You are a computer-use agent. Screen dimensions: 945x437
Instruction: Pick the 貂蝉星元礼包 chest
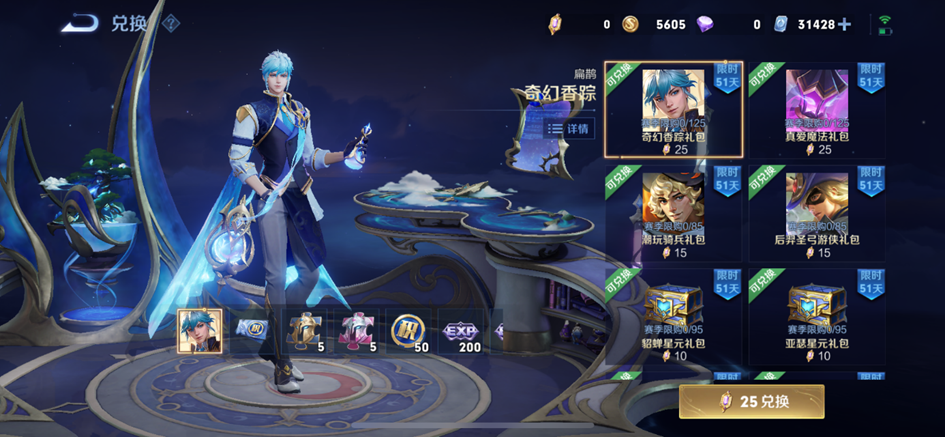pos(673,315)
